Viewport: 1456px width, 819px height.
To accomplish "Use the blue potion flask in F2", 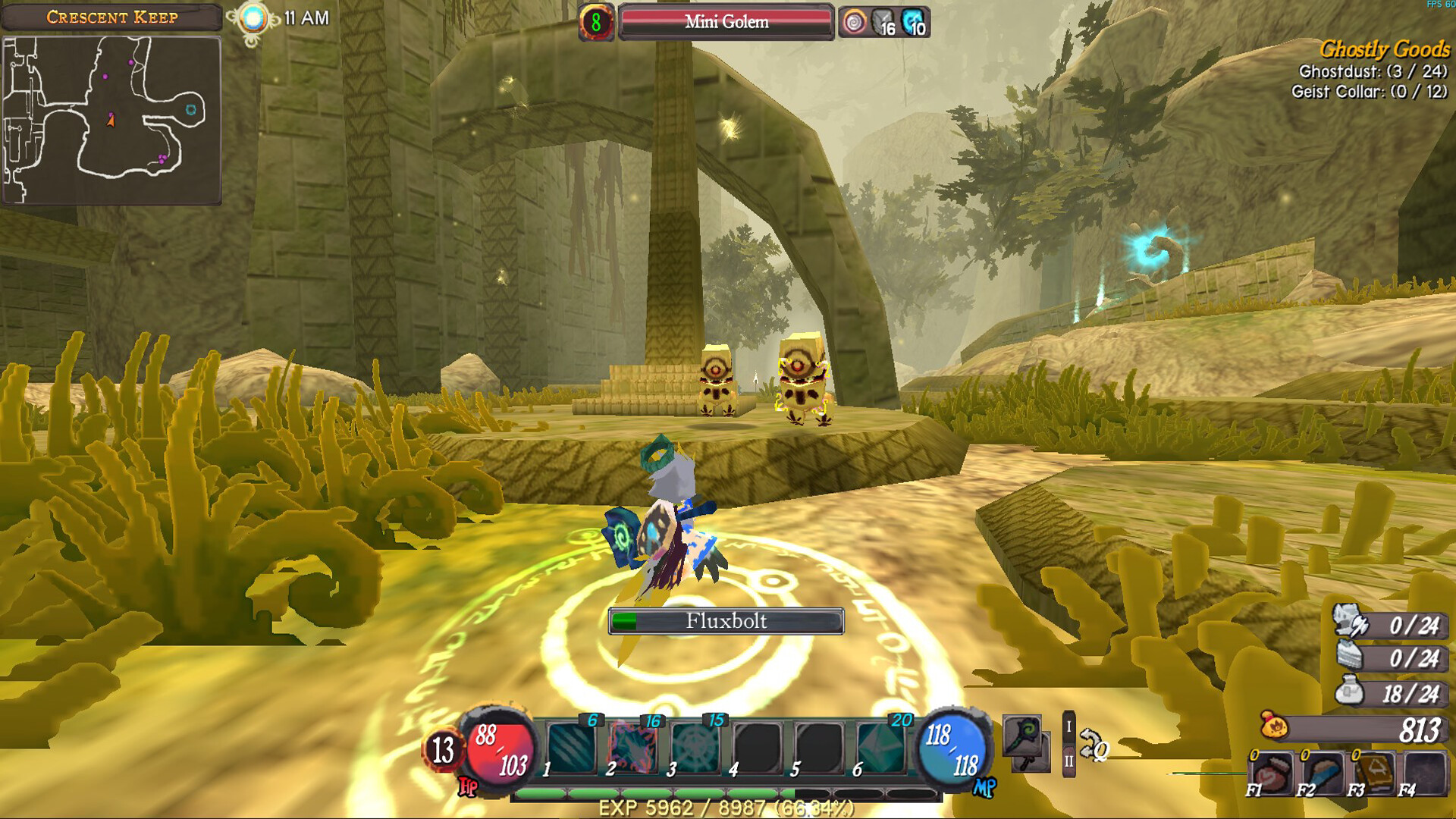I will 1323,773.
